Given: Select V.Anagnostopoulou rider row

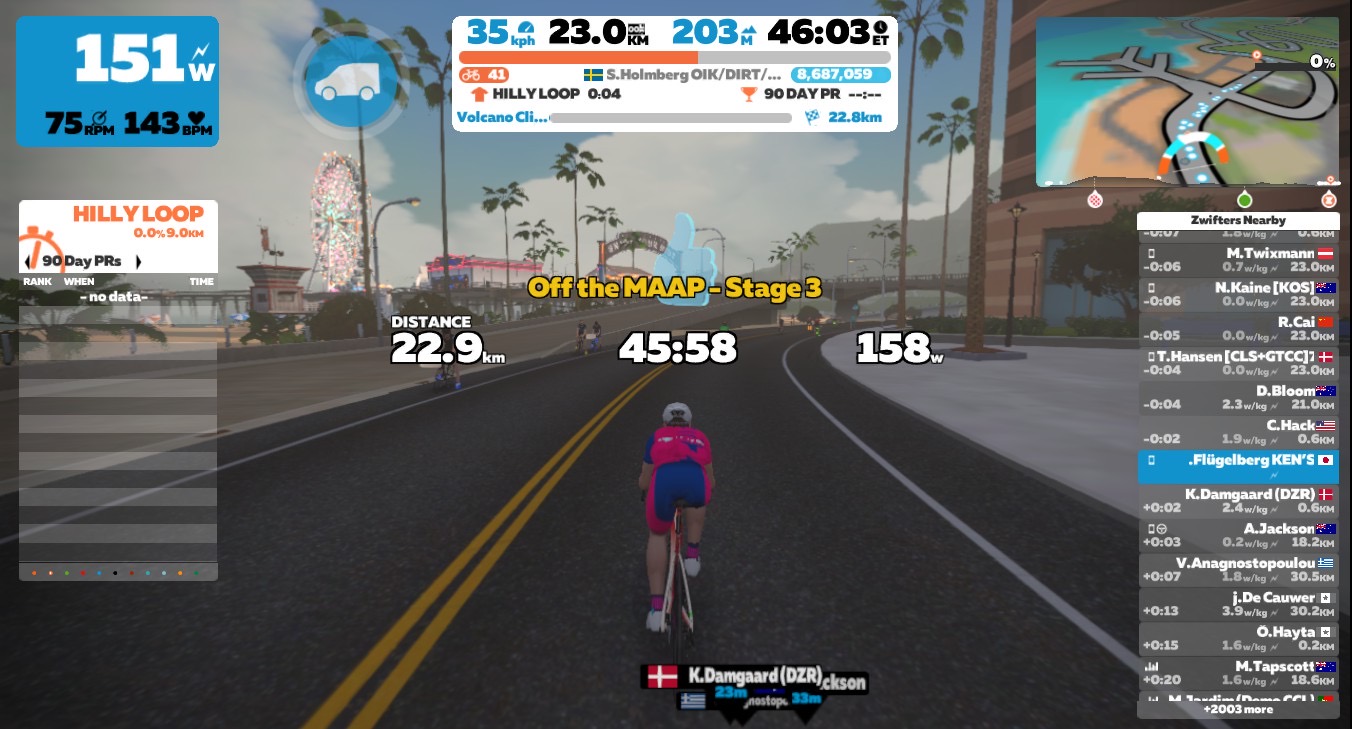Looking at the screenshot, I should click(1238, 569).
